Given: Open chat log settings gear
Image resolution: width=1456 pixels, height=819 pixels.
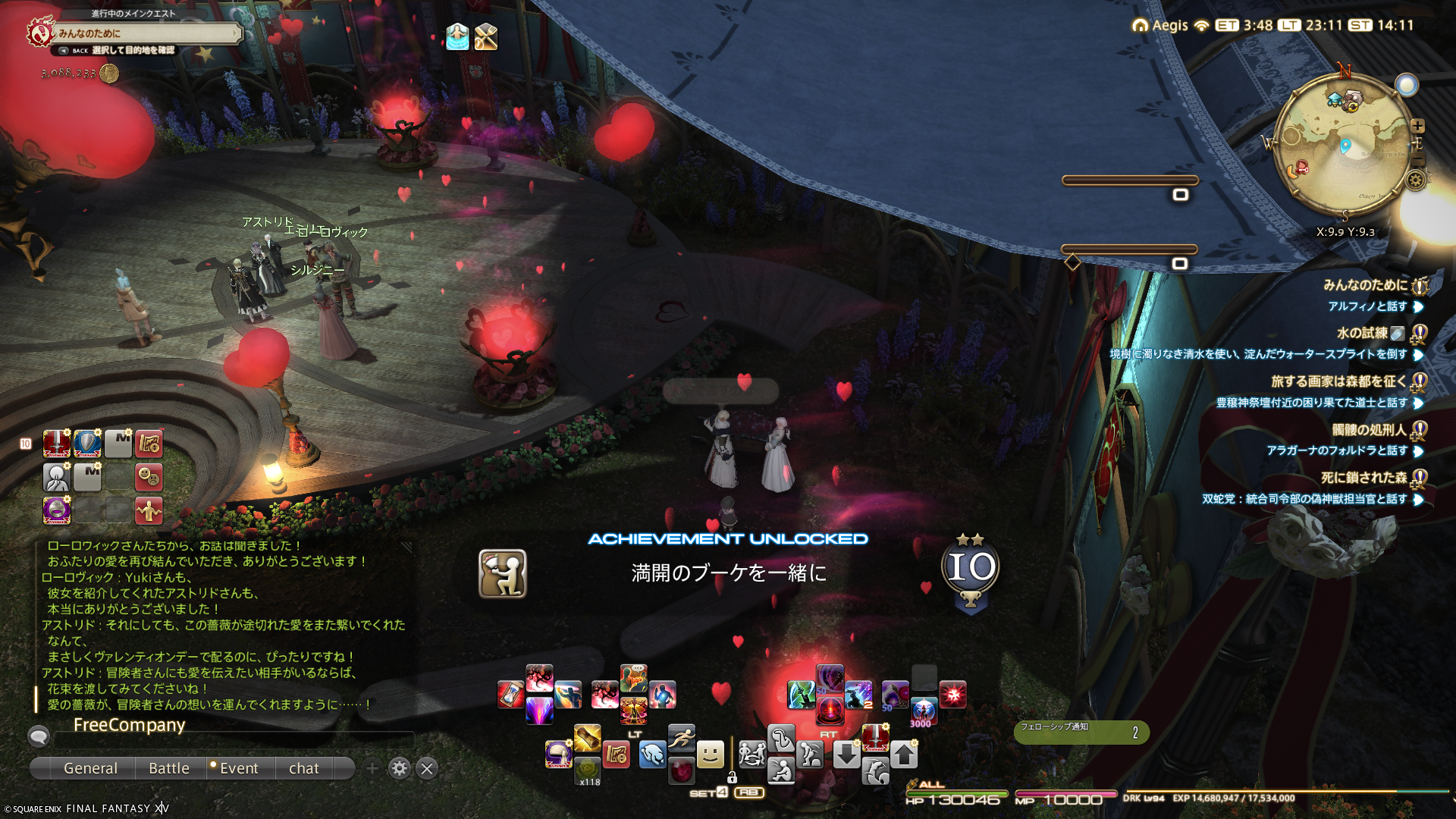Looking at the screenshot, I should (x=400, y=768).
